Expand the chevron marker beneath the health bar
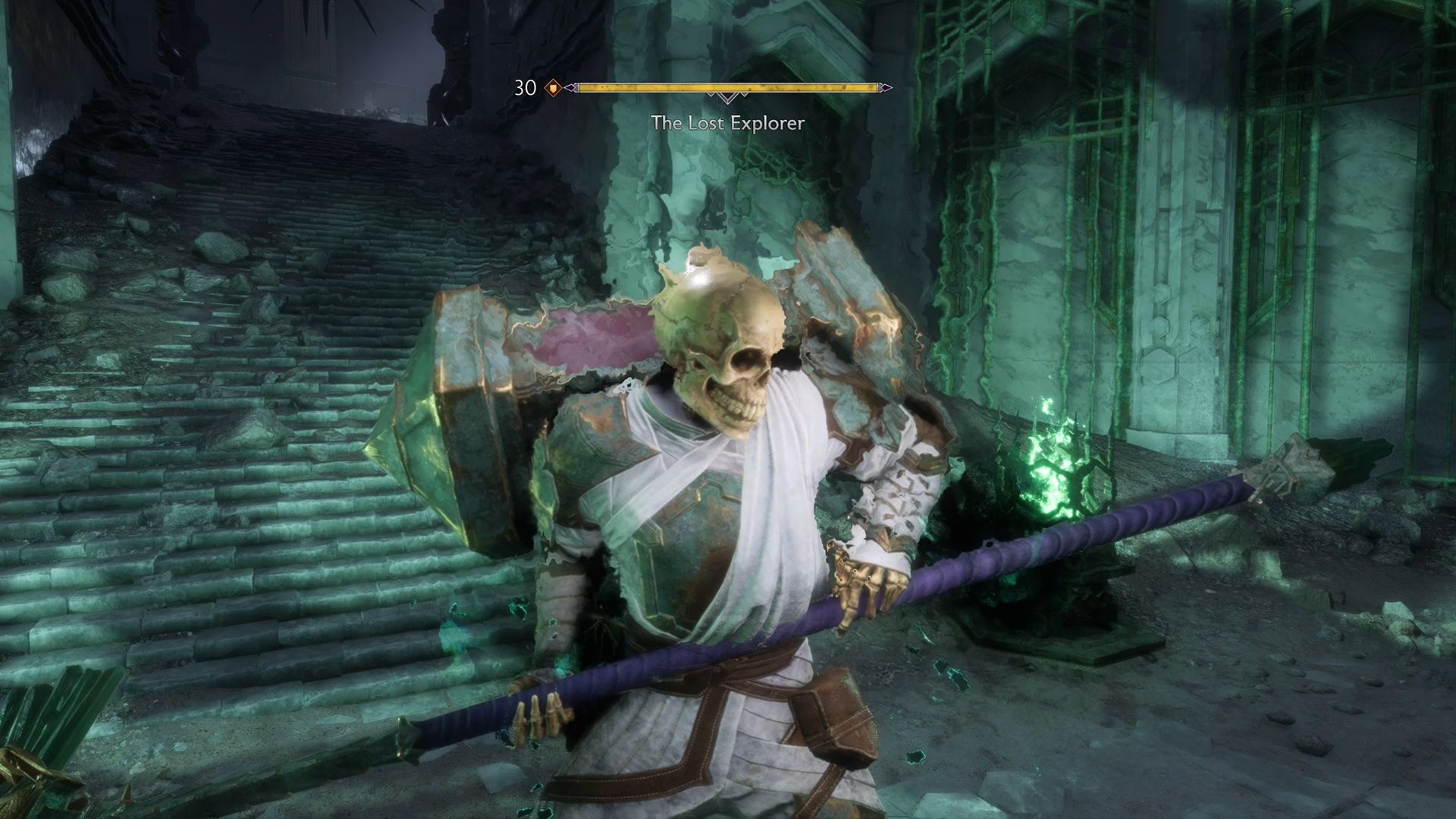The image size is (1456, 819). 728,99
